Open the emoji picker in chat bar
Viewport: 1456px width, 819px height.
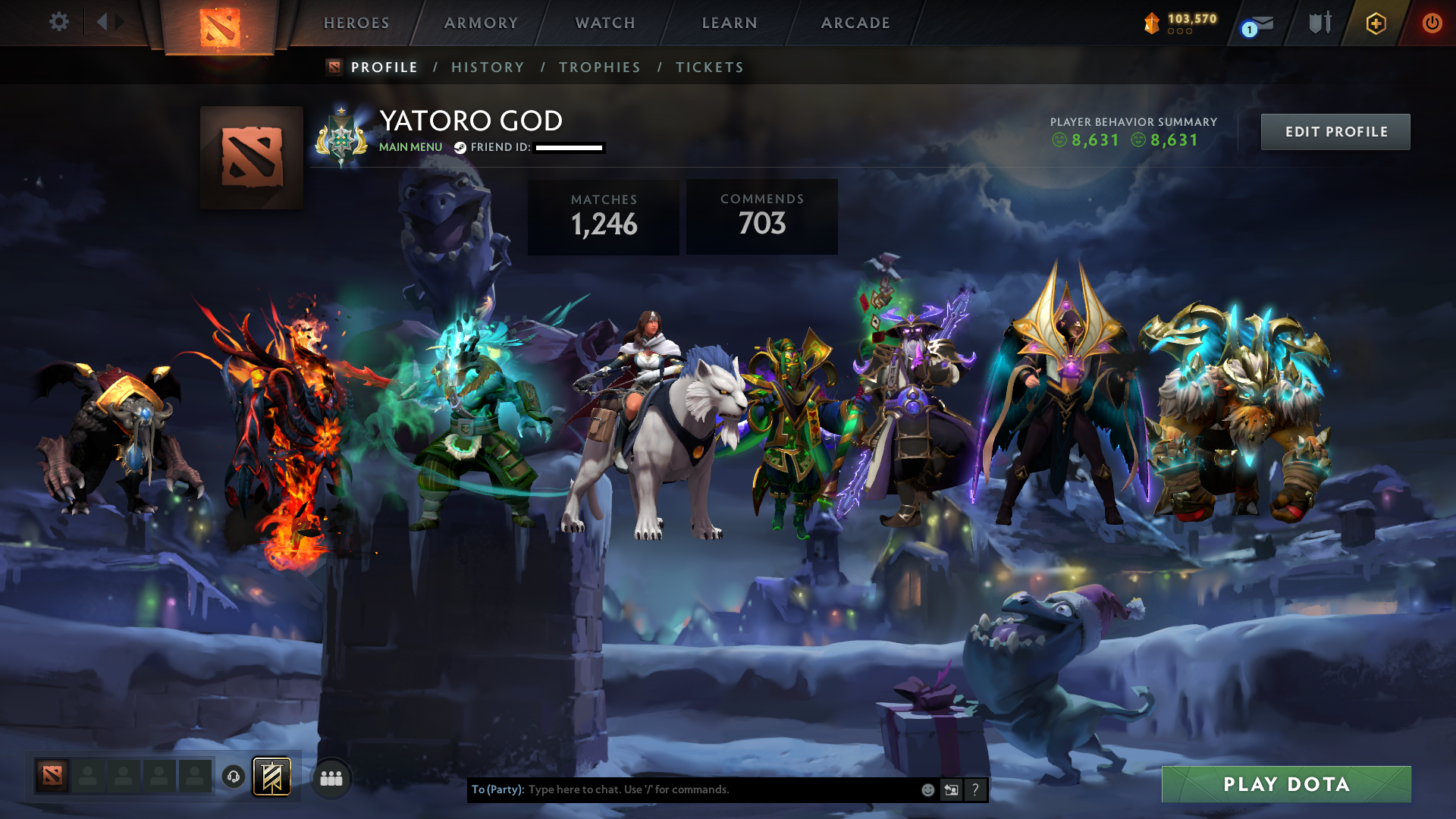click(x=927, y=789)
